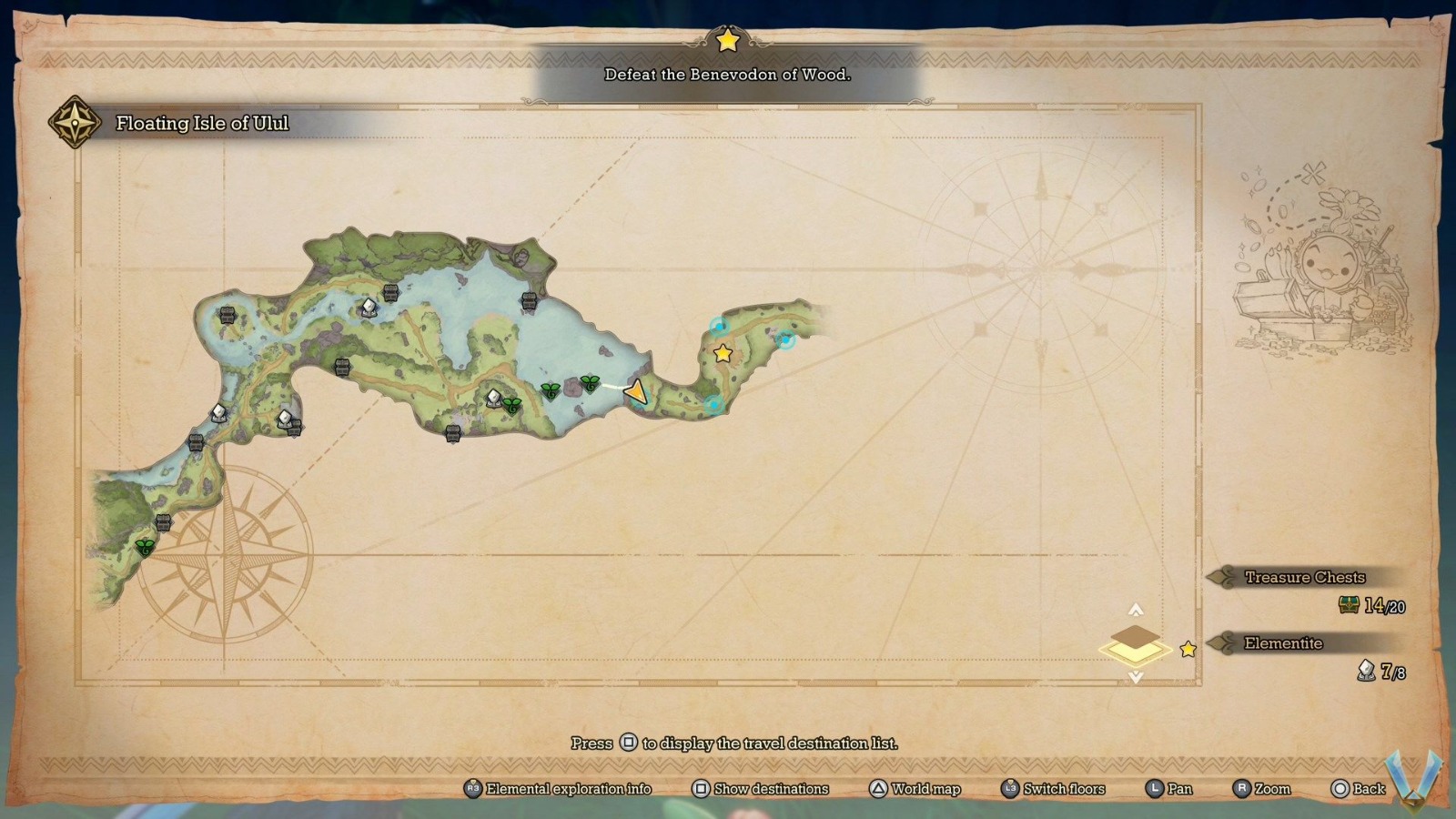This screenshot has width=1456, height=819.
Task: Select the orange player position arrow
Action: tap(634, 391)
